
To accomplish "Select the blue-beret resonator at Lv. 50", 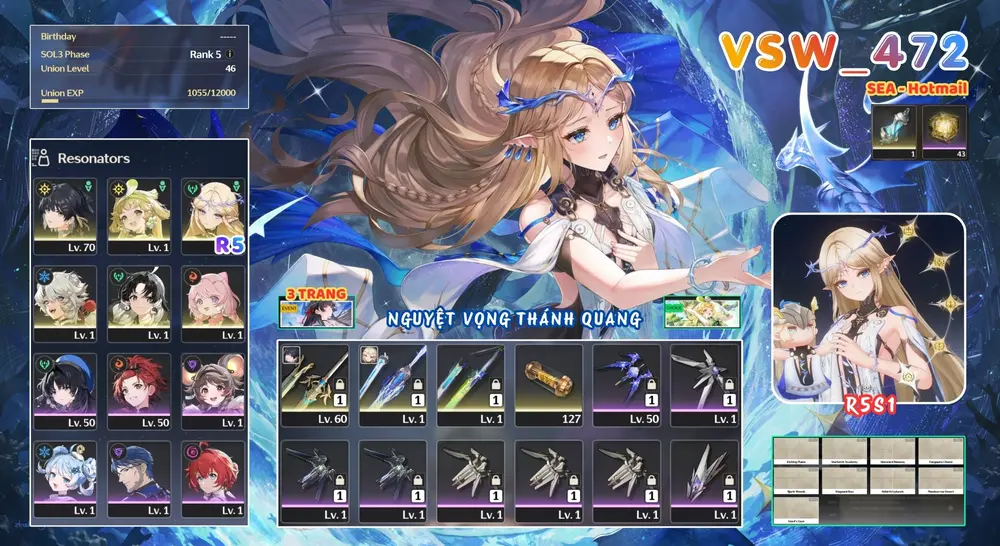I will (65, 390).
